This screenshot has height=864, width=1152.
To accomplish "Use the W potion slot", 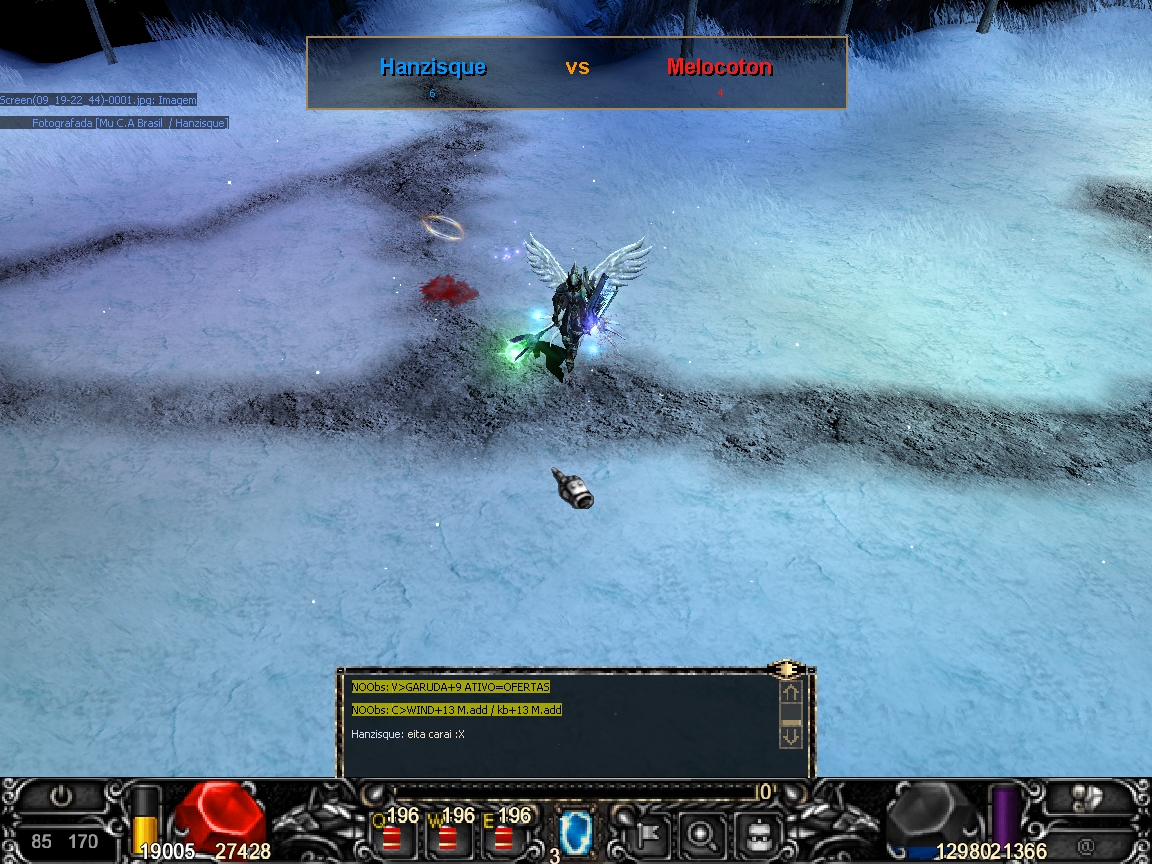I will pos(447,836).
